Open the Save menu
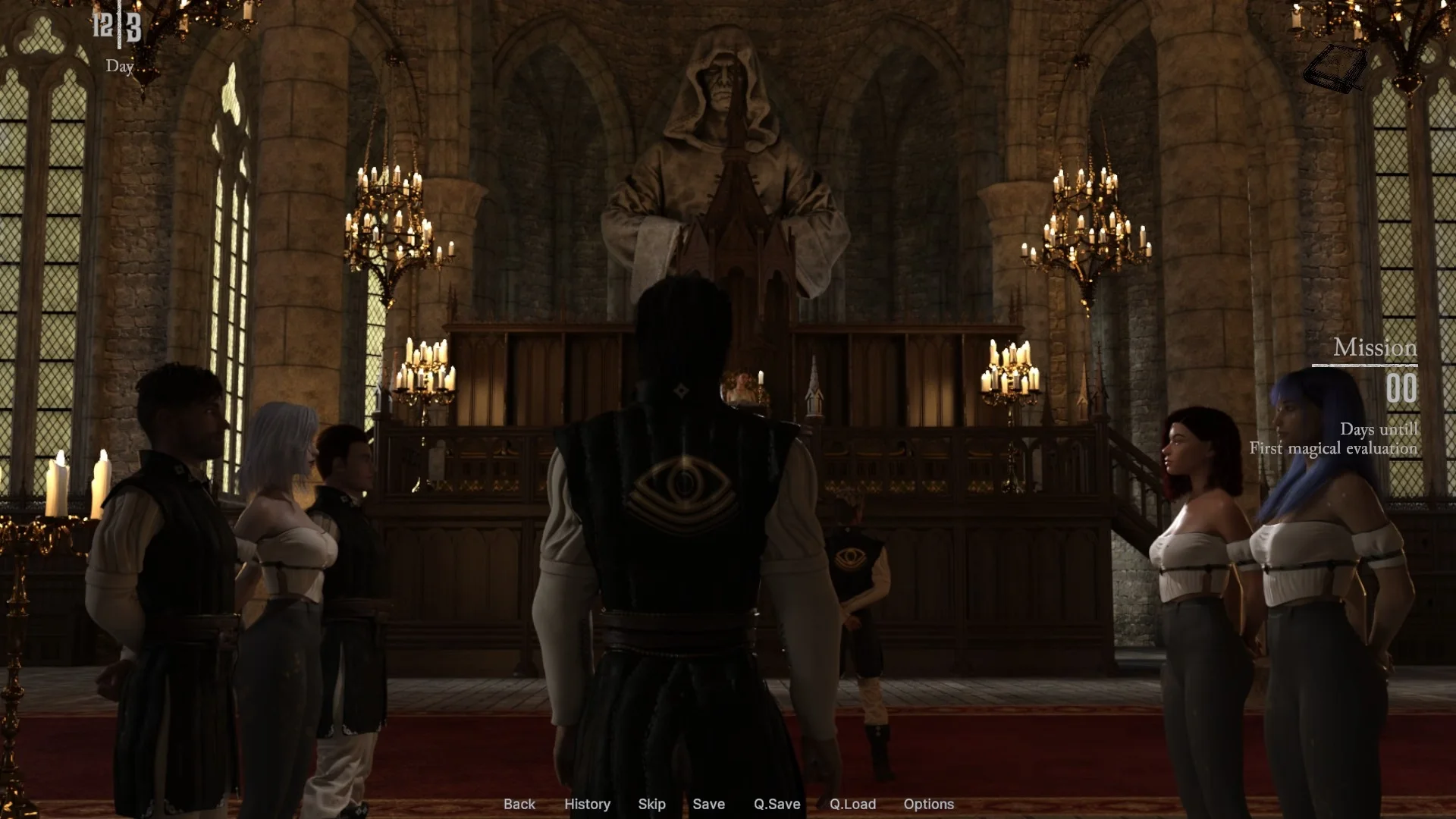Screen dimensions: 1456x819 pyautogui.click(x=708, y=804)
